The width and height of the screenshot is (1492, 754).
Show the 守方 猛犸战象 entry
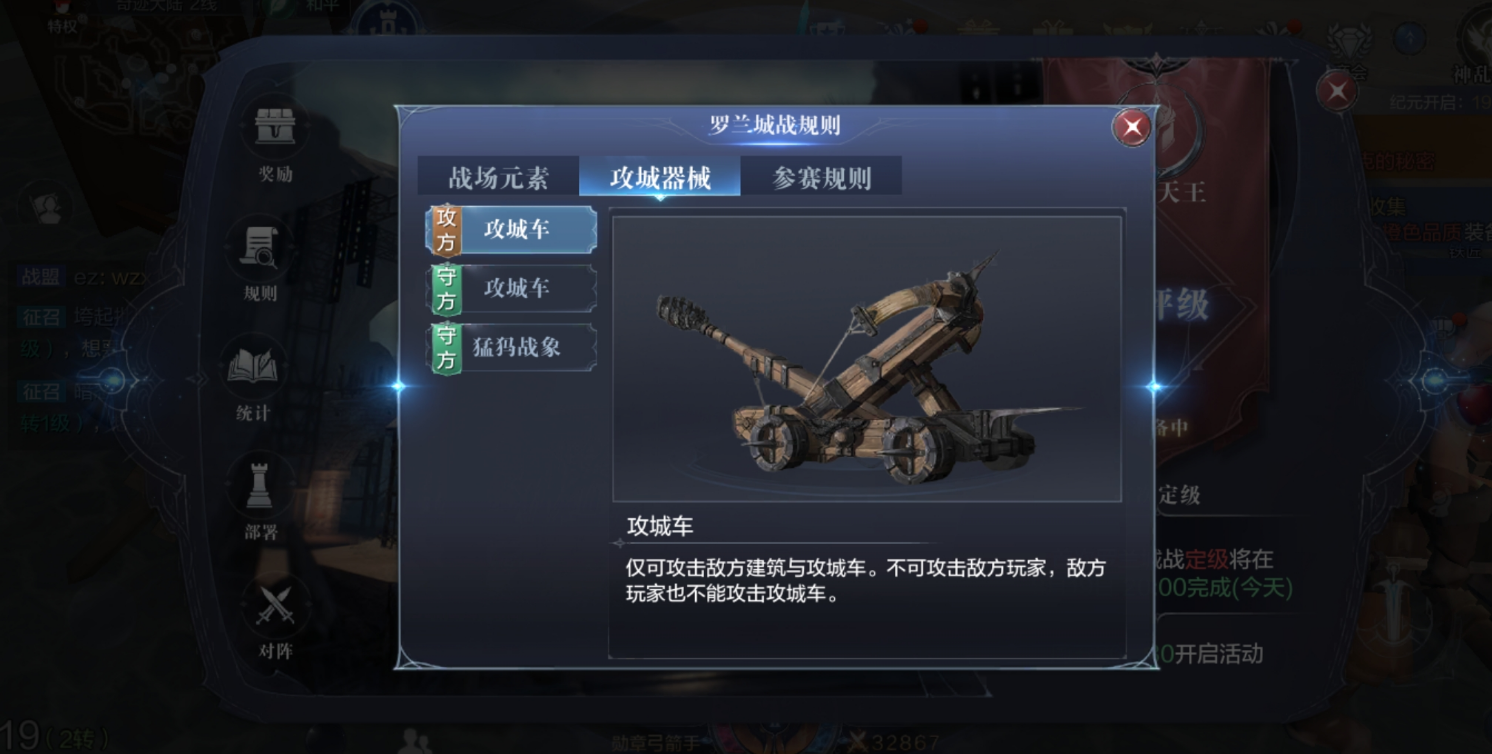[513, 348]
